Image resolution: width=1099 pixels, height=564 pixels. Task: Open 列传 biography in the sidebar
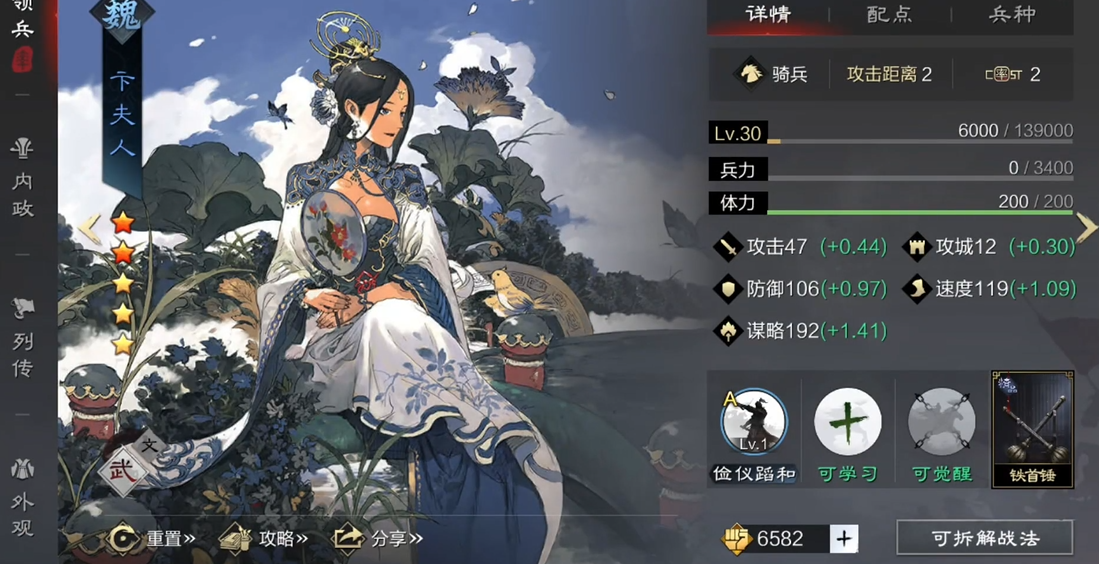(22, 340)
